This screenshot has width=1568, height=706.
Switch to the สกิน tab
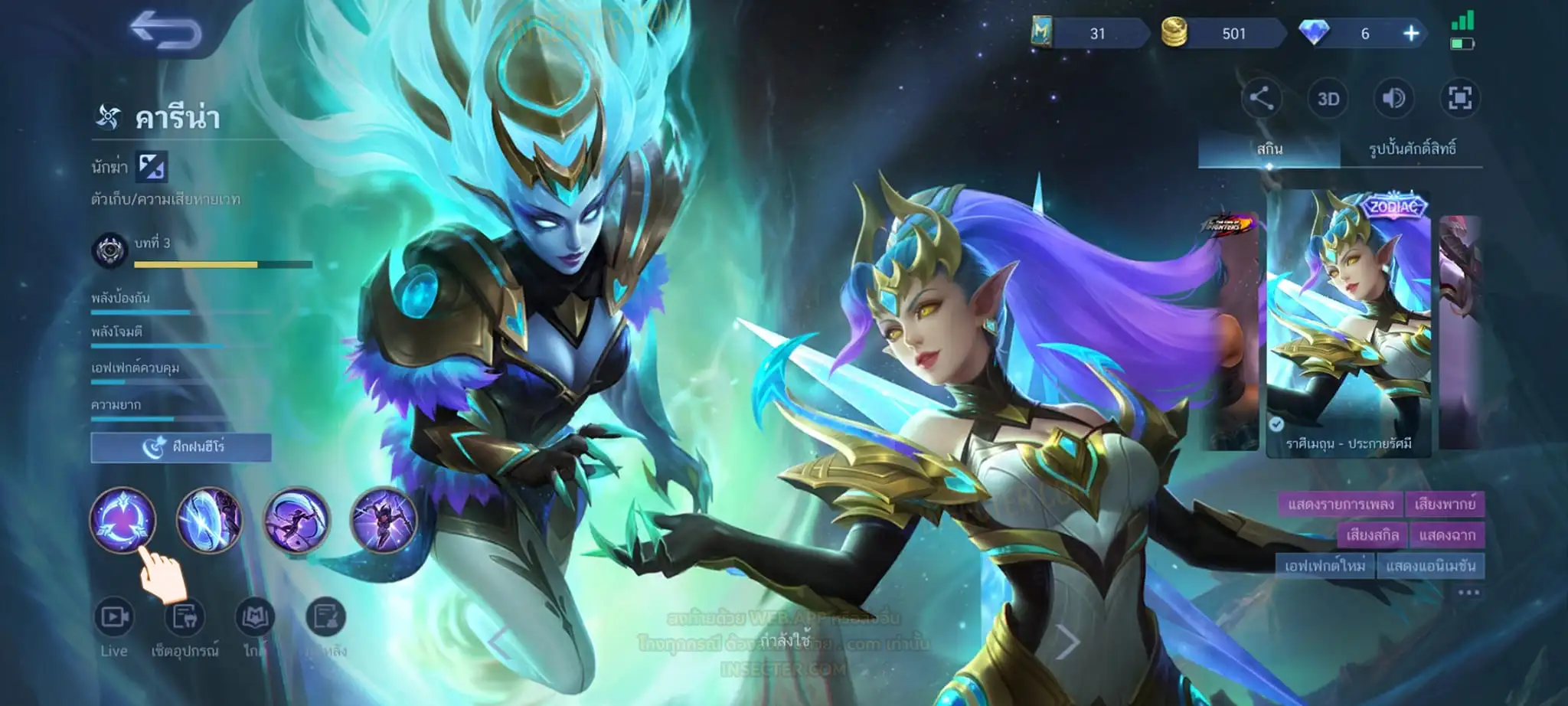(x=1269, y=149)
